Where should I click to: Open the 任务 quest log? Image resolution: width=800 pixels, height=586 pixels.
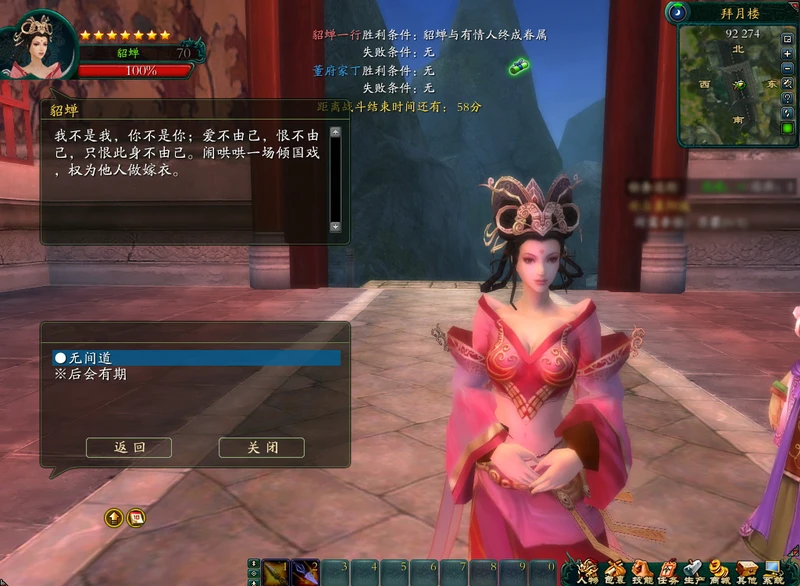coord(667,571)
